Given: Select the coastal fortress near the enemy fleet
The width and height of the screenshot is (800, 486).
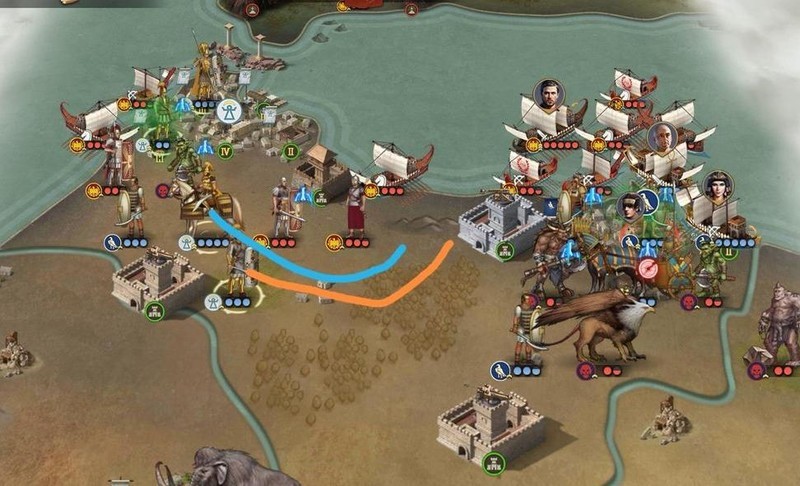Looking at the screenshot, I should coord(500,225).
